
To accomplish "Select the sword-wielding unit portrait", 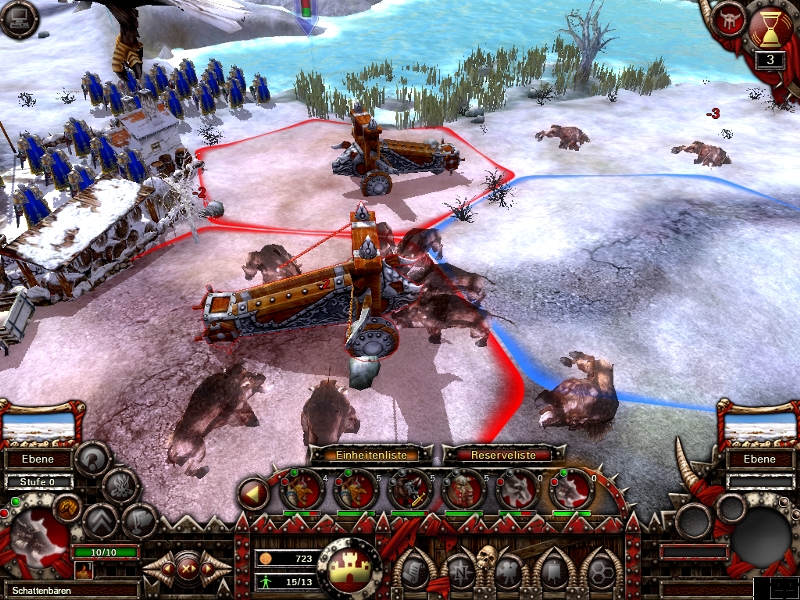I will click(408, 489).
